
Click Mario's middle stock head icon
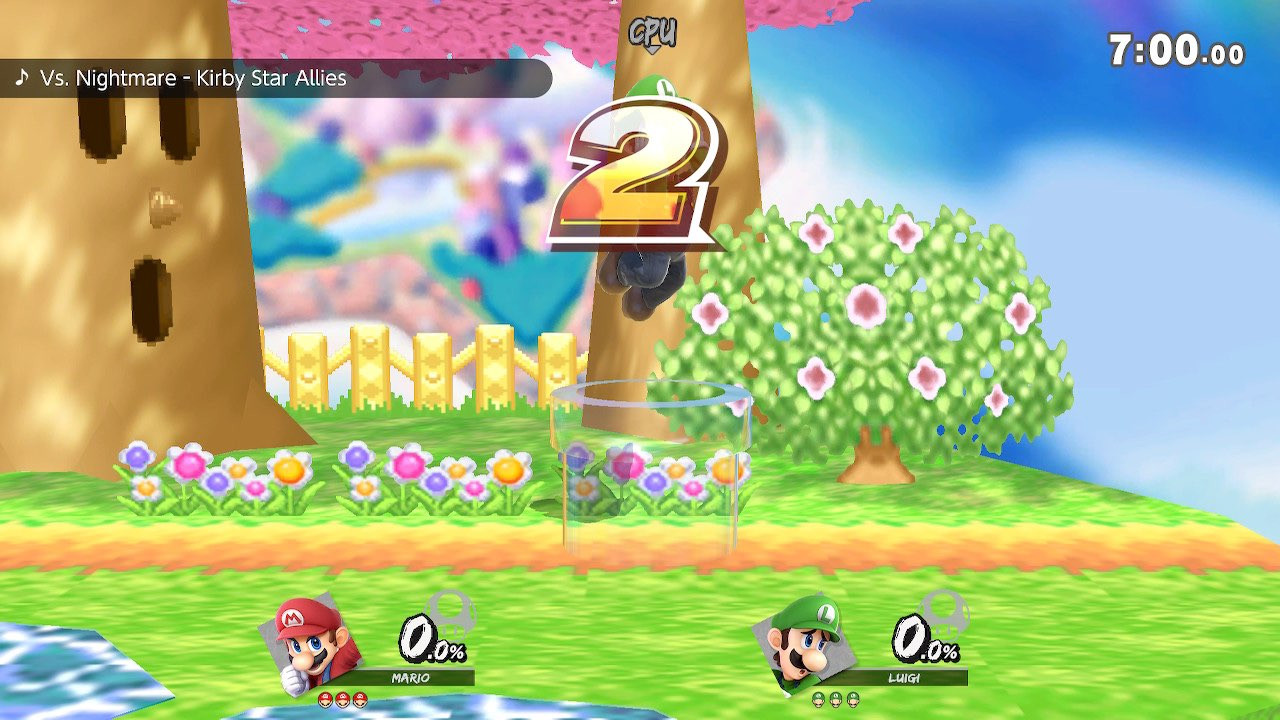tap(343, 702)
